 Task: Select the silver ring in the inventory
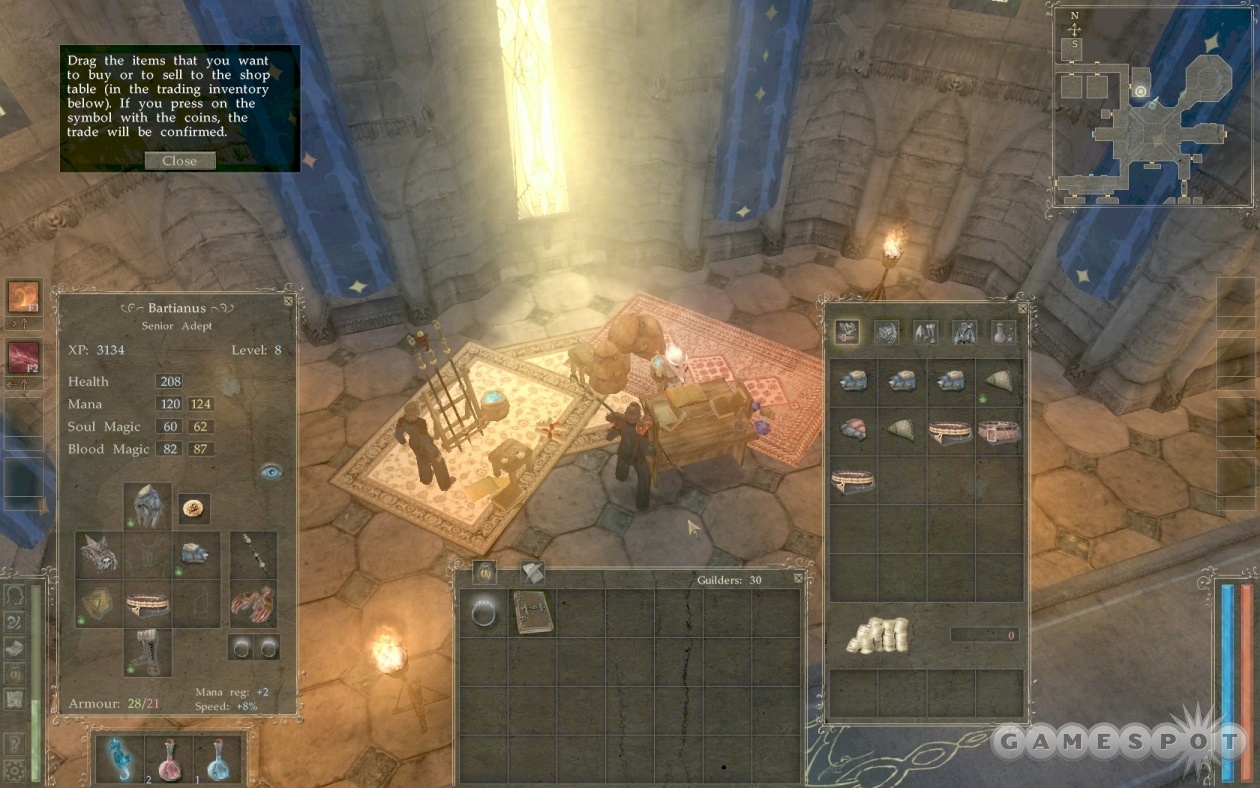point(484,612)
